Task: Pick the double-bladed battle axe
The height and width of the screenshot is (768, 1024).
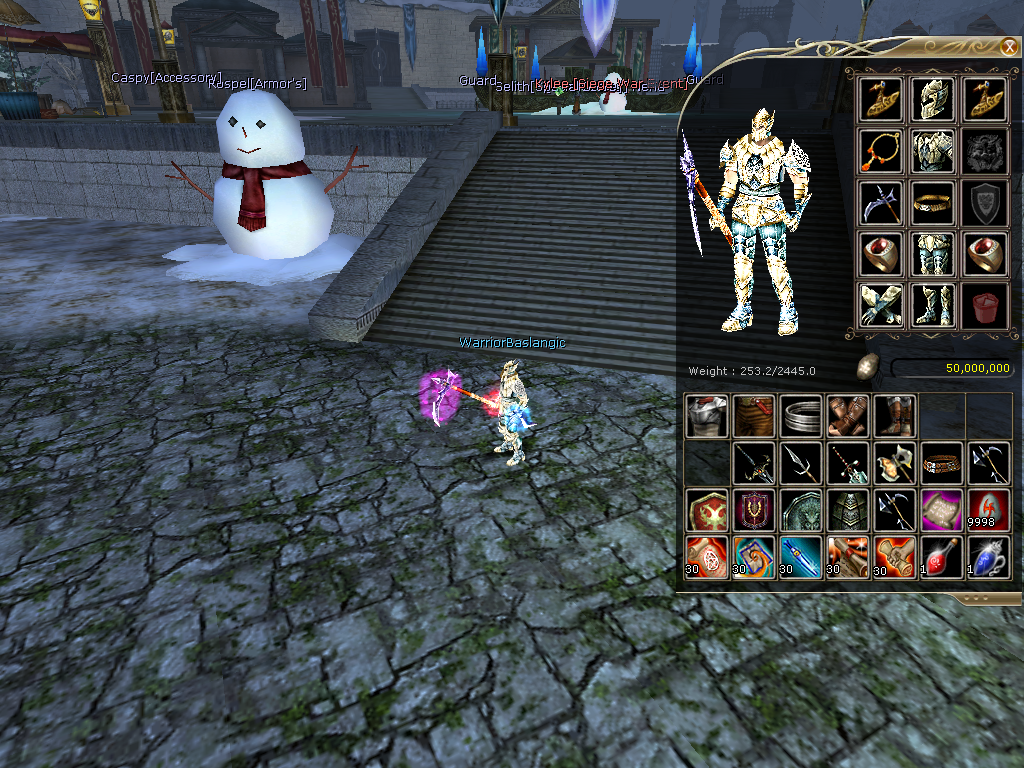Action: (x=895, y=463)
